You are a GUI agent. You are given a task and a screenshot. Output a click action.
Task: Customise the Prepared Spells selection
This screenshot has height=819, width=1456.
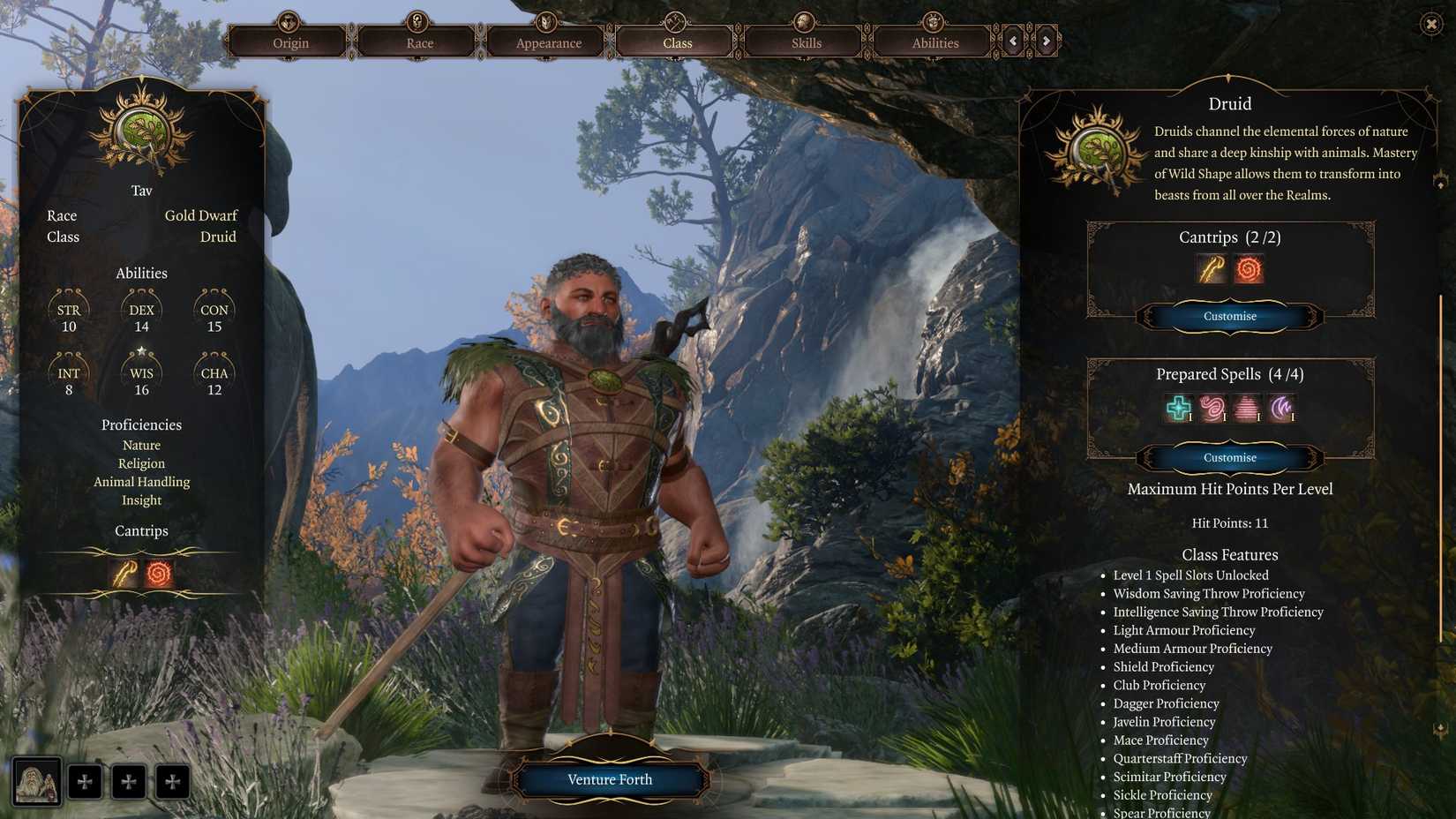(1229, 458)
